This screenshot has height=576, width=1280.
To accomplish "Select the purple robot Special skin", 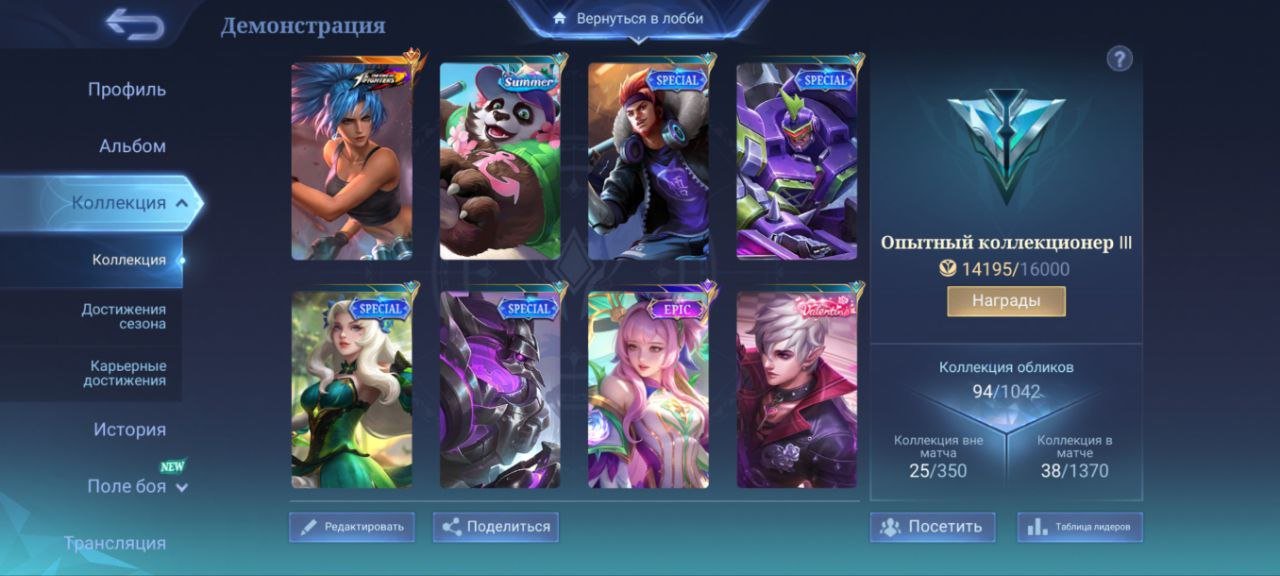I will tap(797, 161).
